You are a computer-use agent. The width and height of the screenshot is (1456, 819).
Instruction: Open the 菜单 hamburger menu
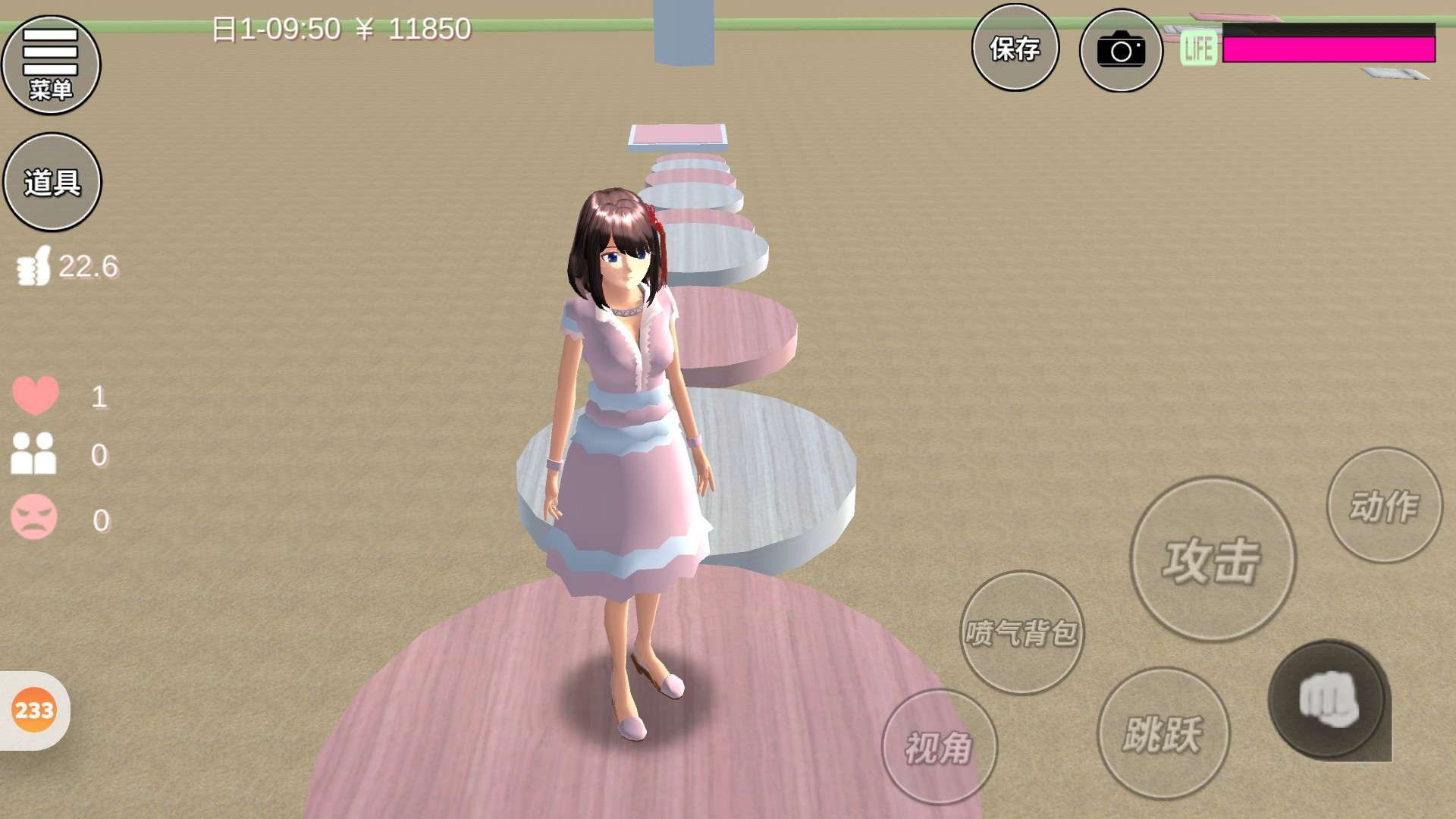[x=51, y=65]
